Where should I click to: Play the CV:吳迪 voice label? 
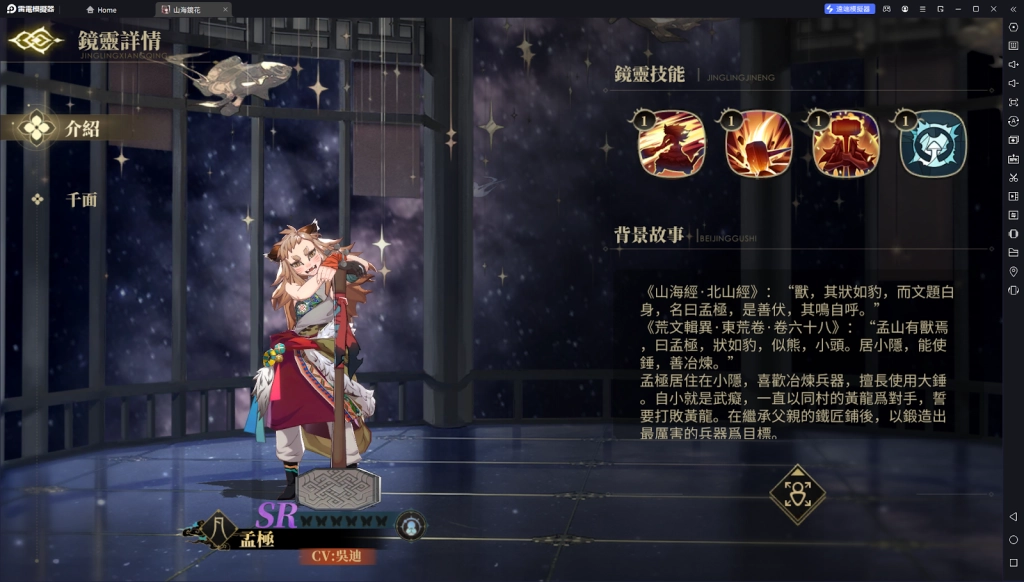pyautogui.click(x=333, y=555)
